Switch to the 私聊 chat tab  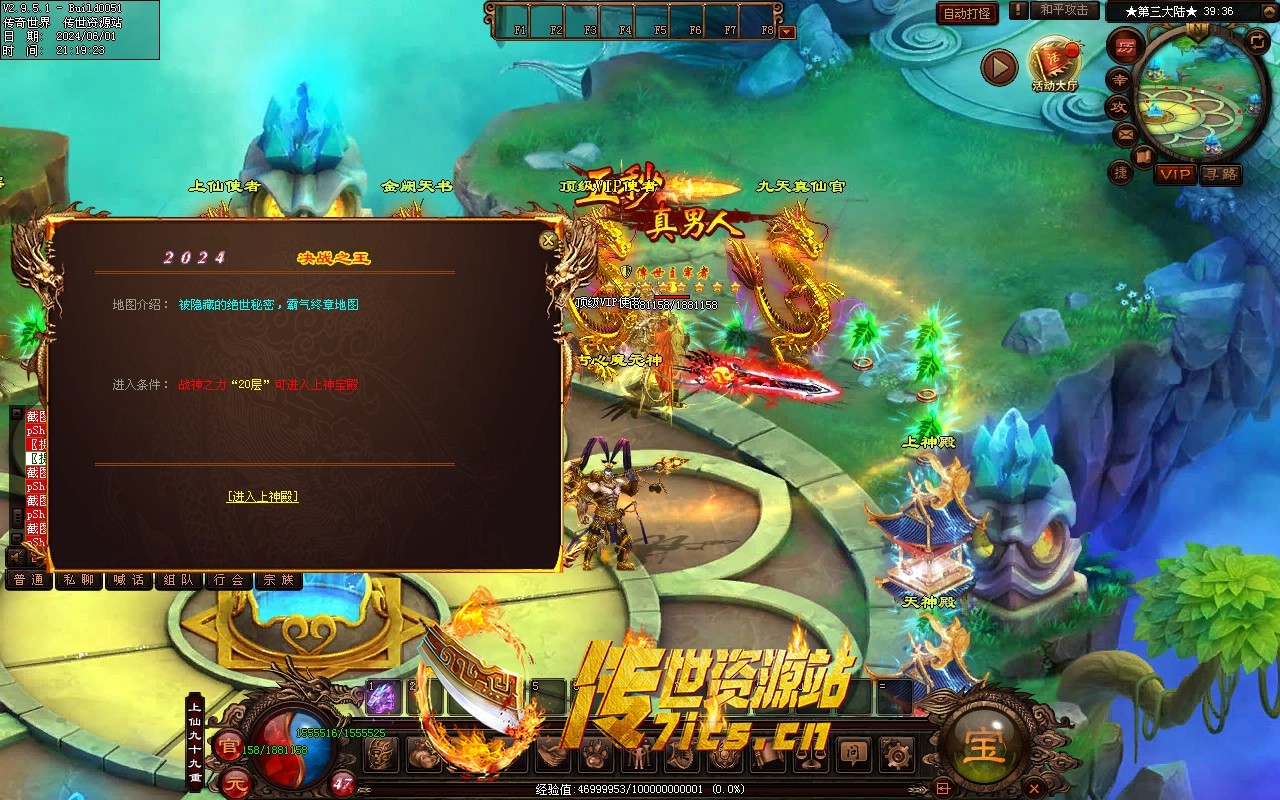tap(80, 580)
